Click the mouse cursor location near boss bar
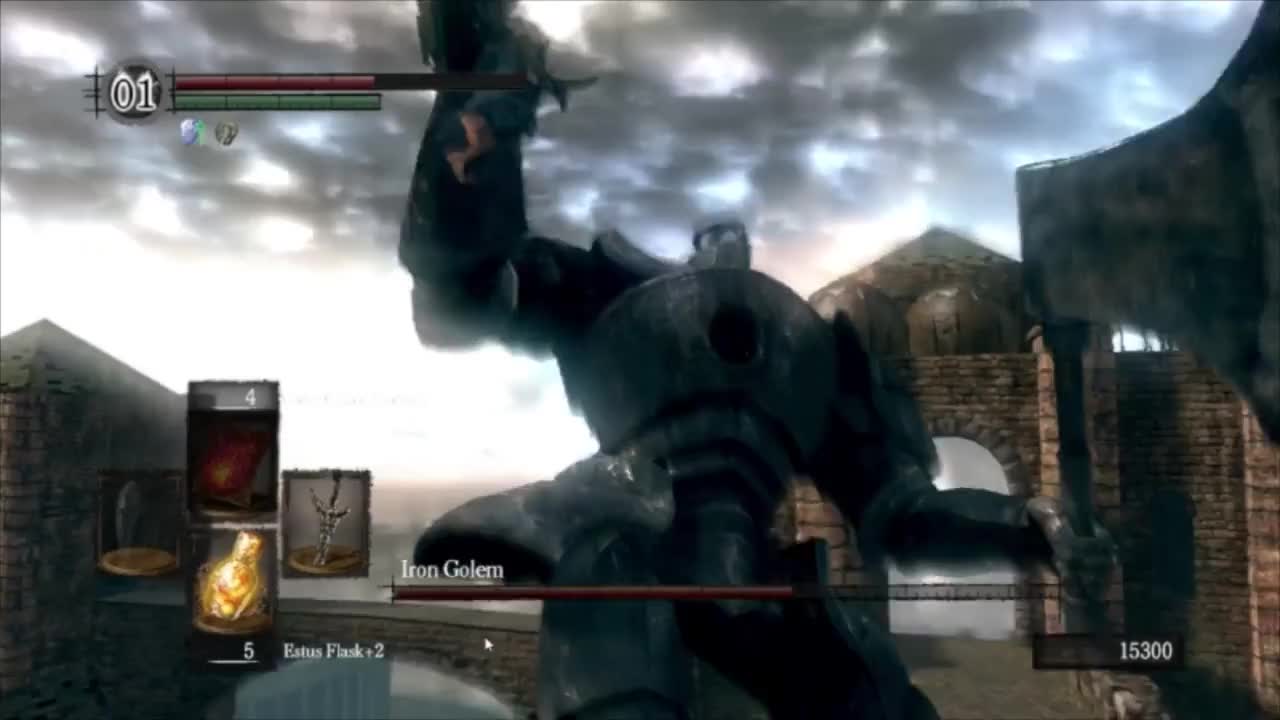The image size is (1280, 720). [487, 645]
